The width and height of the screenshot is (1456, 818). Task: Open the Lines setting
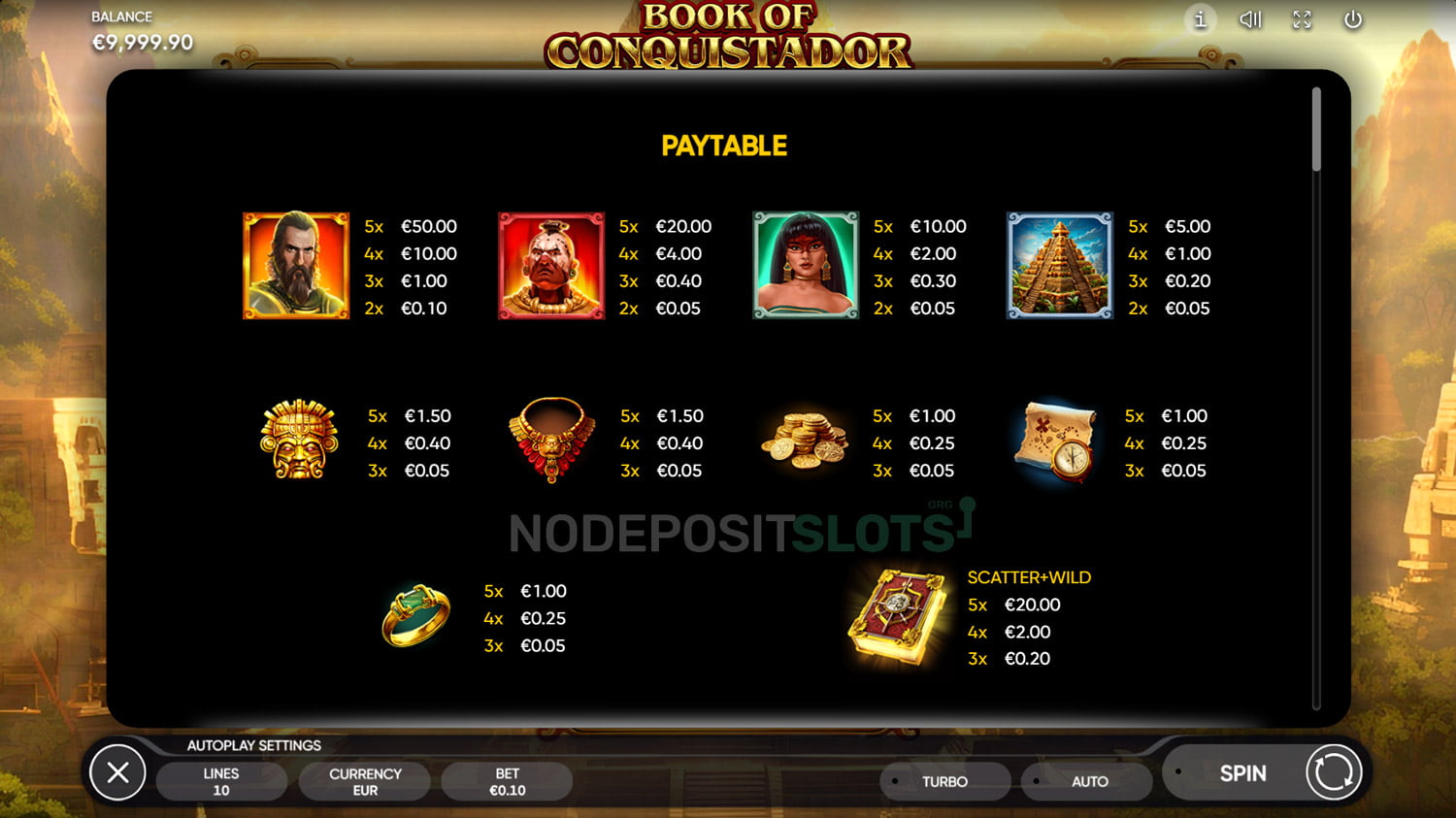tap(221, 781)
